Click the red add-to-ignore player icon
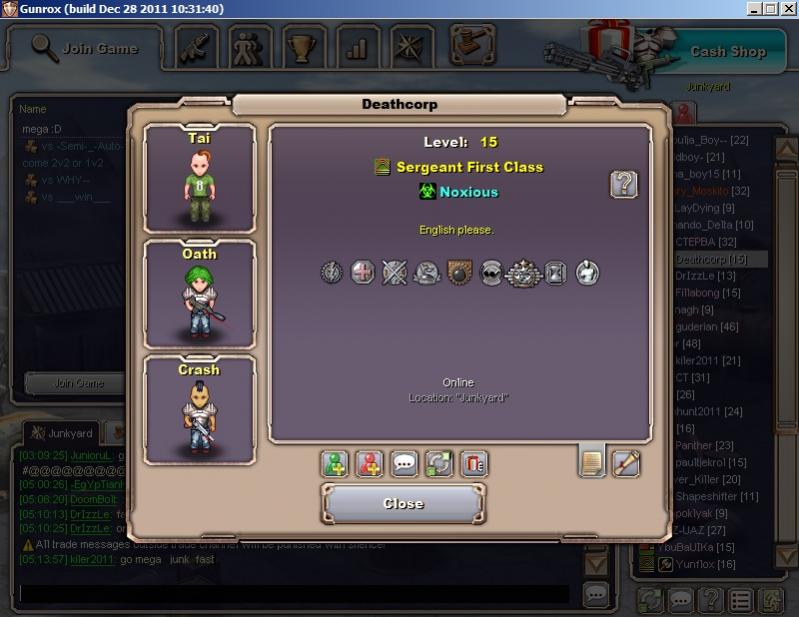This screenshot has height=617, width=799. pos(369,464)
